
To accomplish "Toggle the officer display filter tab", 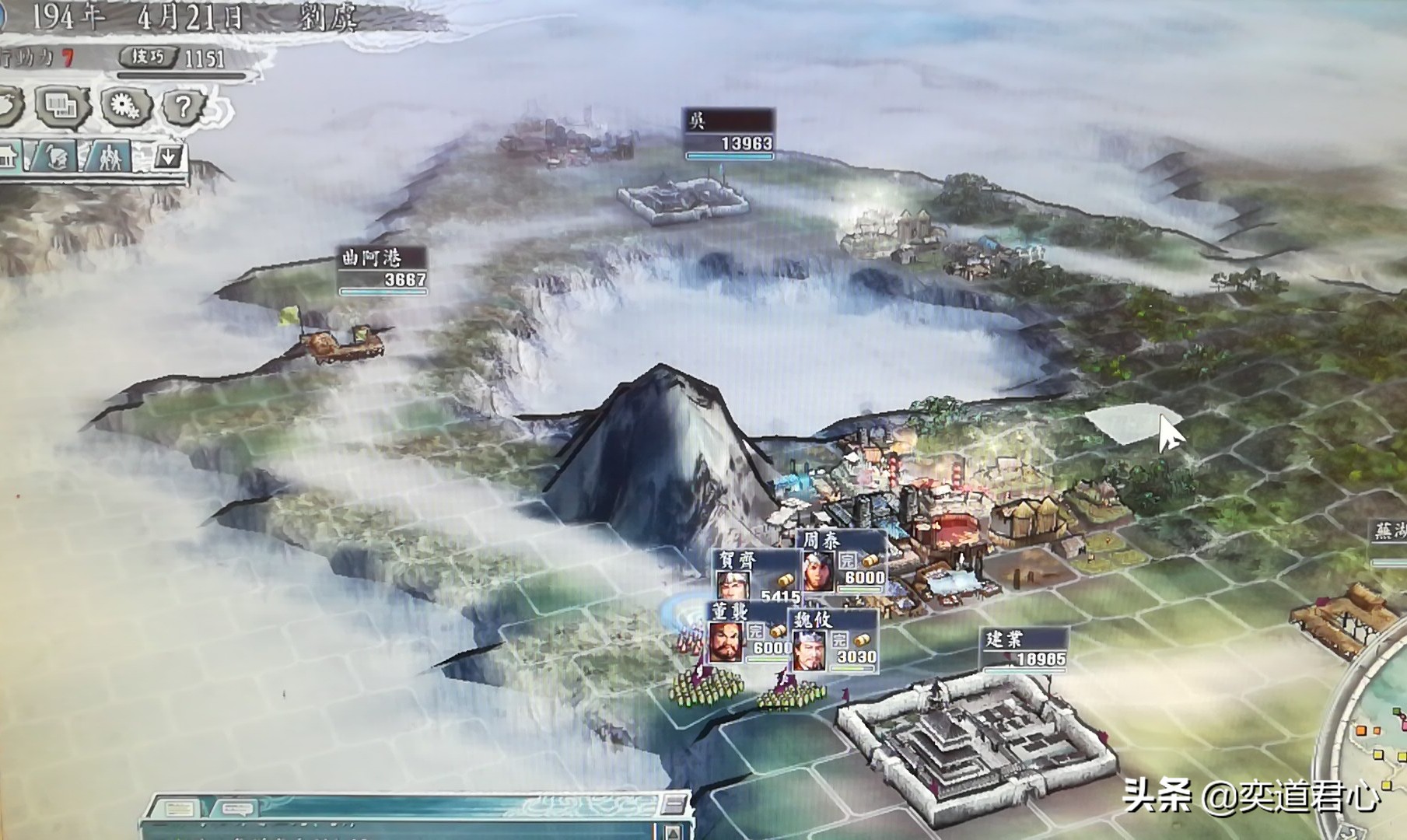I will (57, 159).
